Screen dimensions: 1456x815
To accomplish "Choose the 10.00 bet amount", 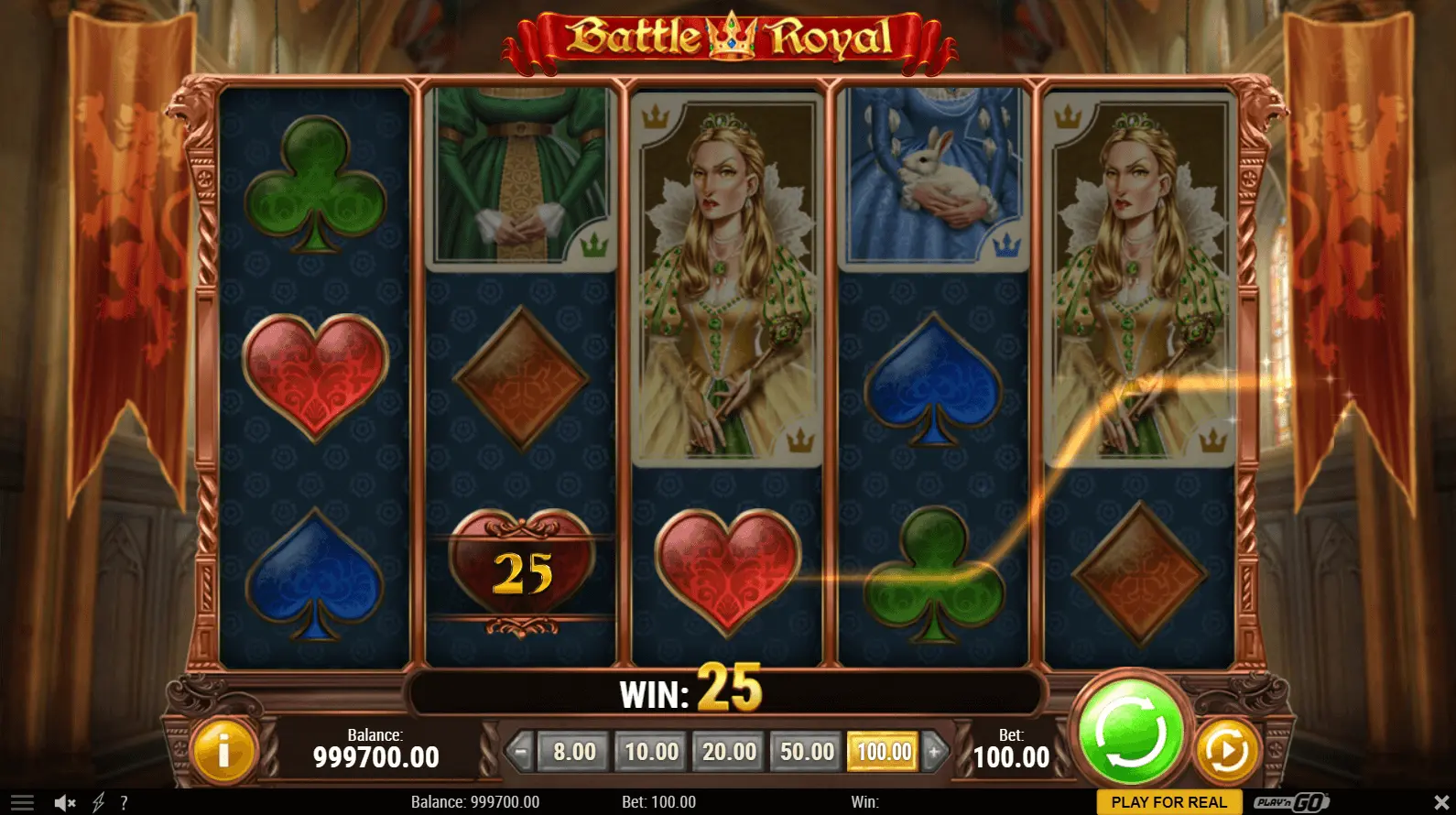I will point(651,752).
